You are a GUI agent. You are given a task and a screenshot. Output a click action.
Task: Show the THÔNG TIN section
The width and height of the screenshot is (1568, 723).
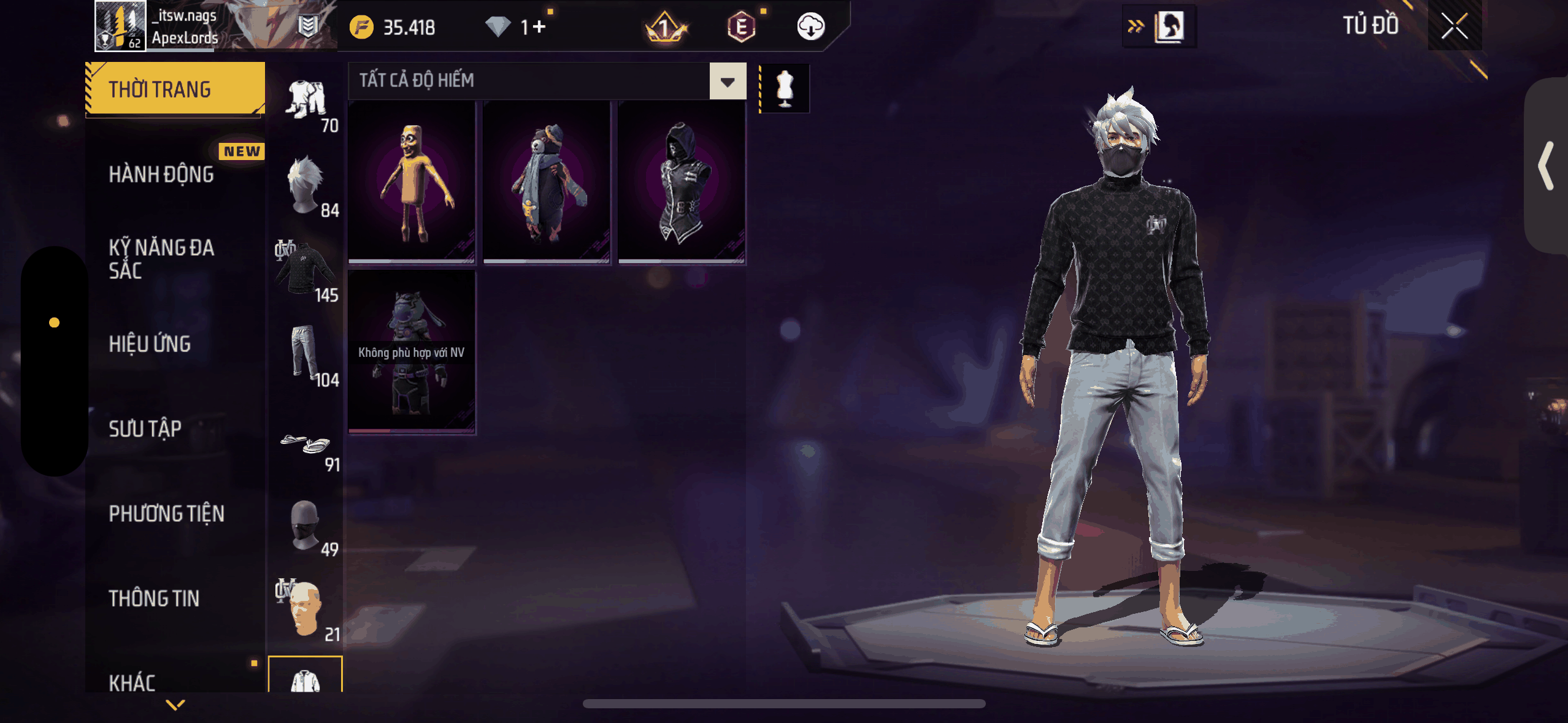click(154, 599)
